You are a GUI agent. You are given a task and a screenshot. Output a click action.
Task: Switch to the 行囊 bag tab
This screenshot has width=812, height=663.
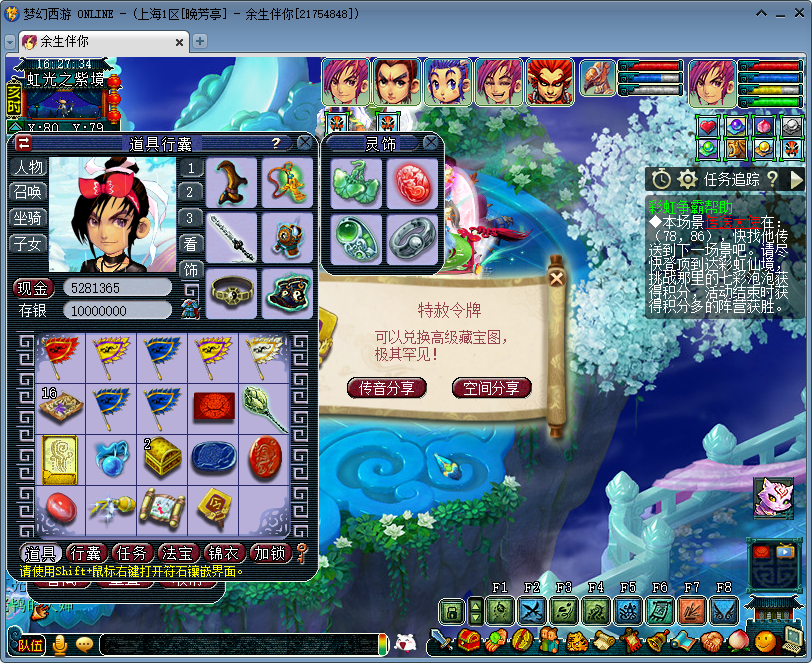point(86,553)
